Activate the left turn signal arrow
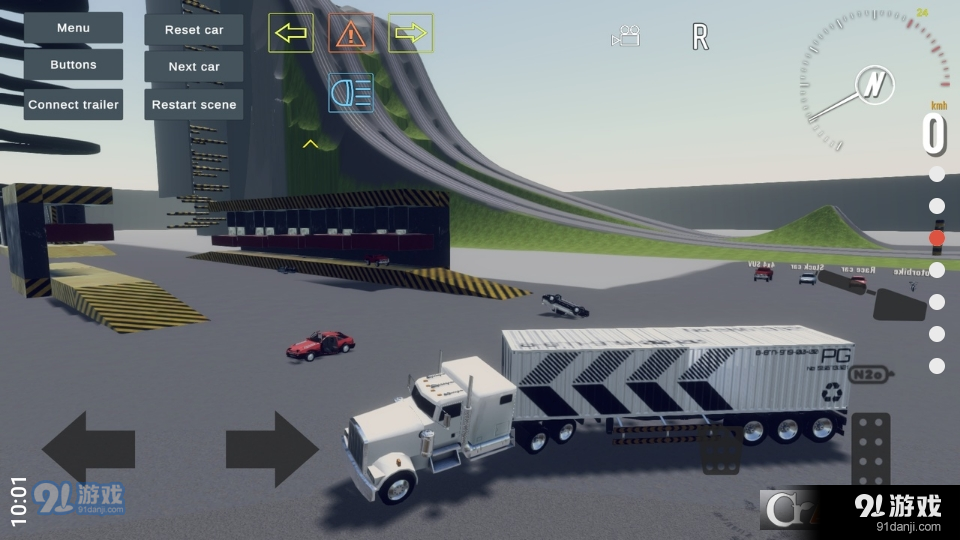This screenshot has width=960, height=540. (x=291, y=33)
